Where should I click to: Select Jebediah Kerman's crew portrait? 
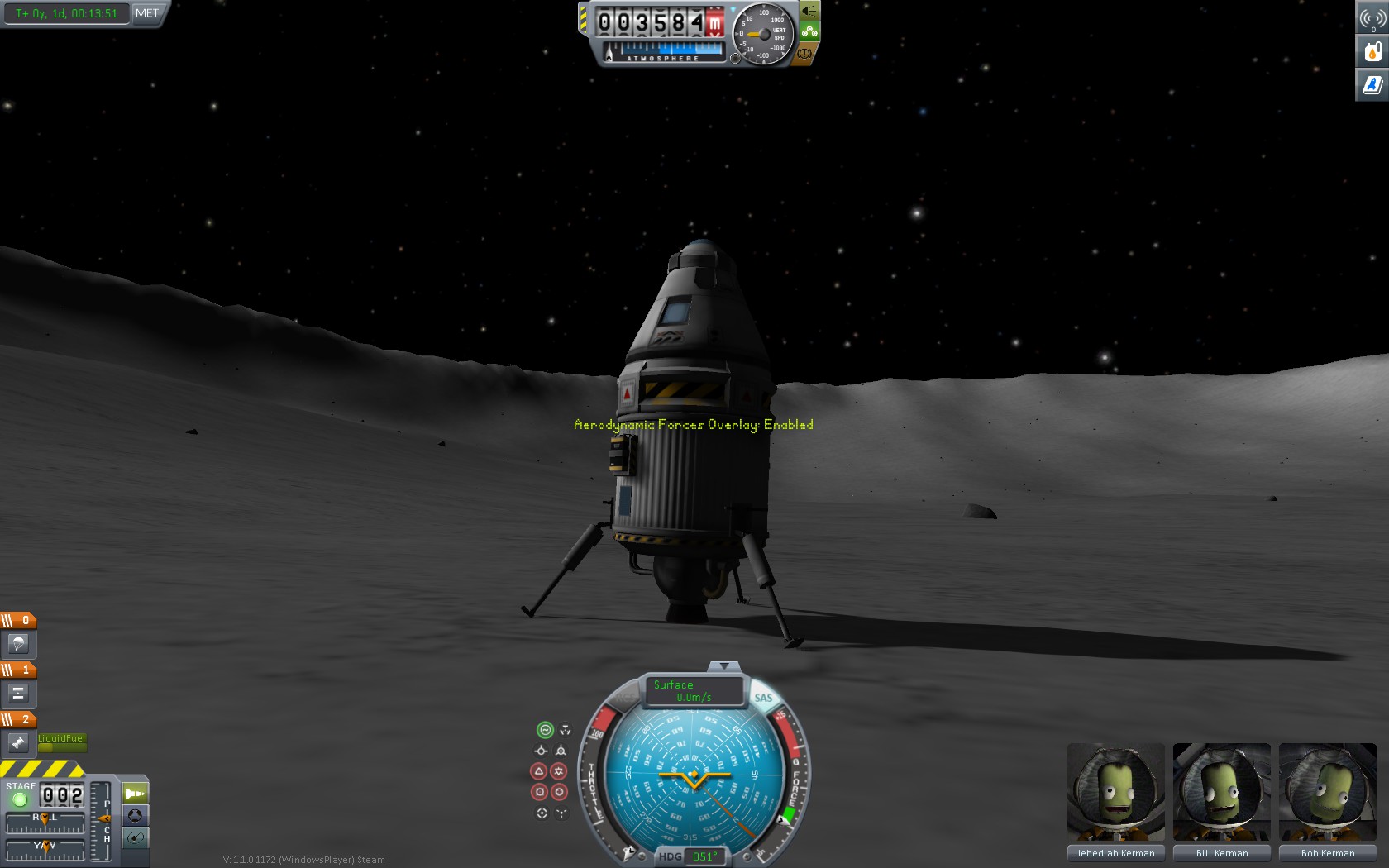point(1115,792)
